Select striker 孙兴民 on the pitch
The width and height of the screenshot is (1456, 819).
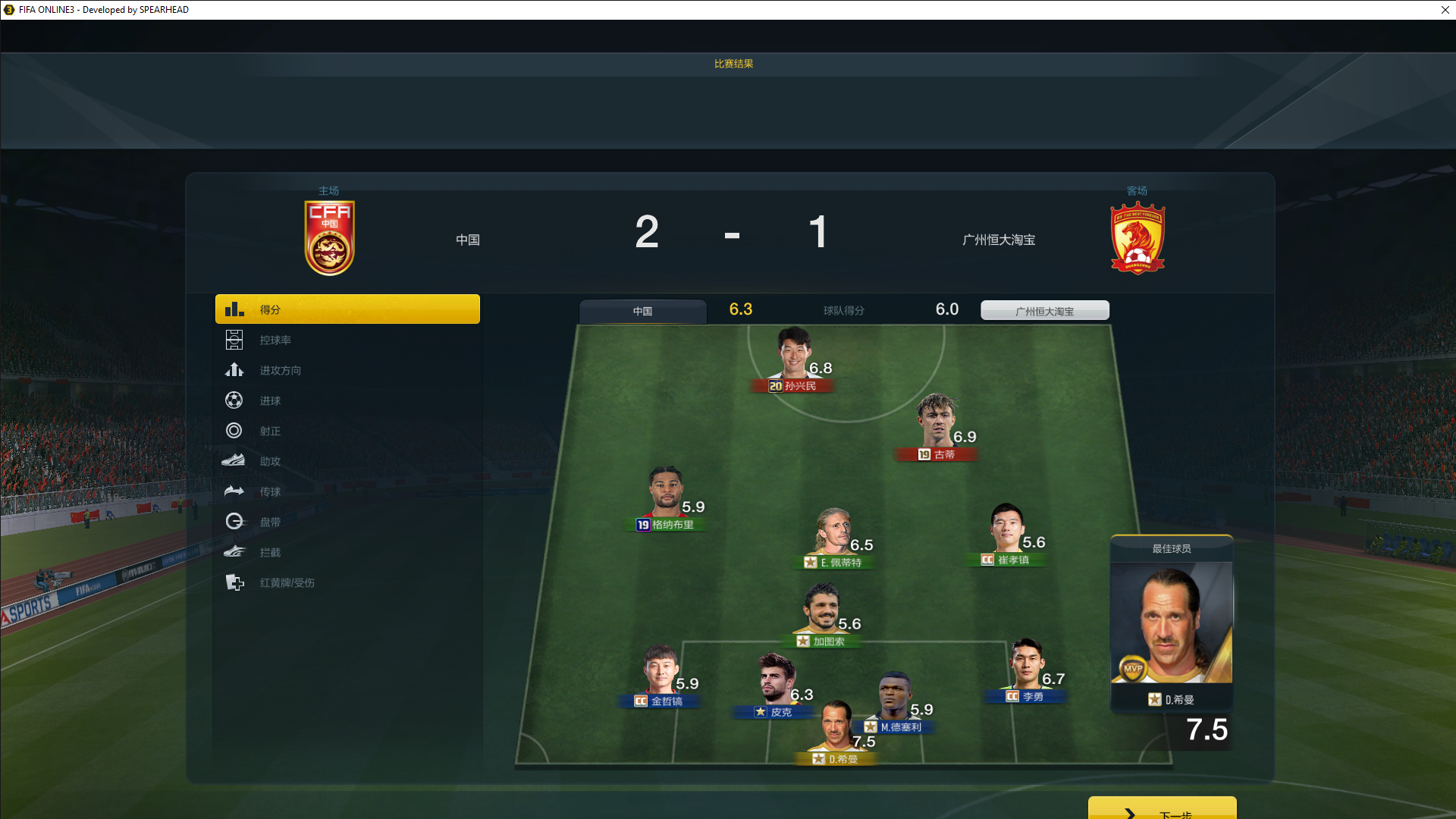coord(793,356)
